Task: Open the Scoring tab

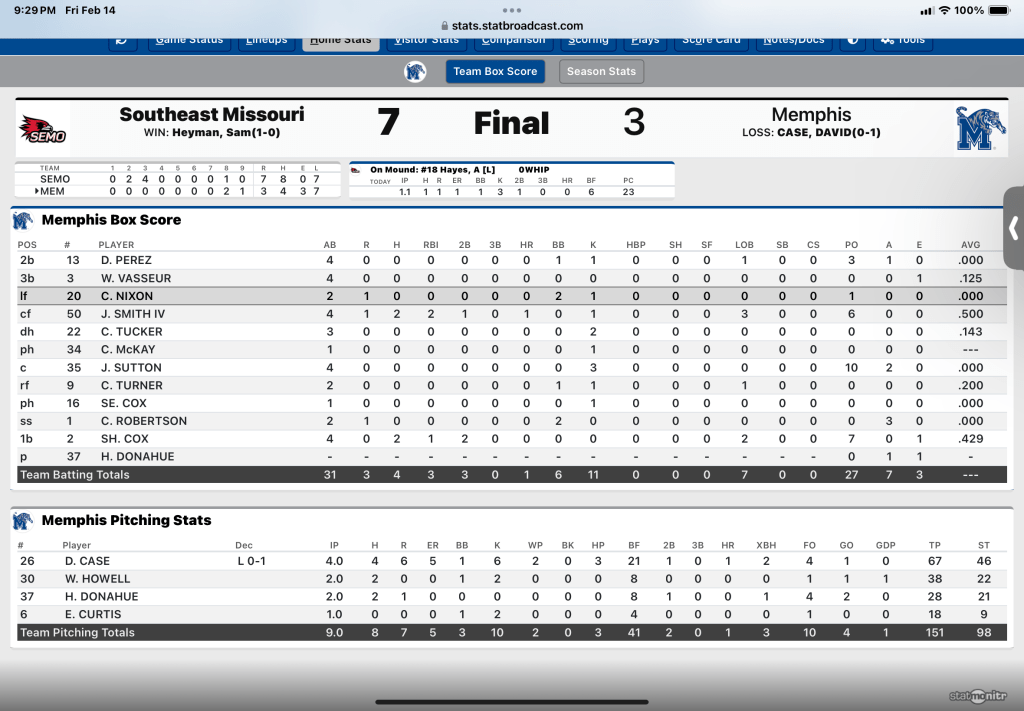Action: point(587,41)
